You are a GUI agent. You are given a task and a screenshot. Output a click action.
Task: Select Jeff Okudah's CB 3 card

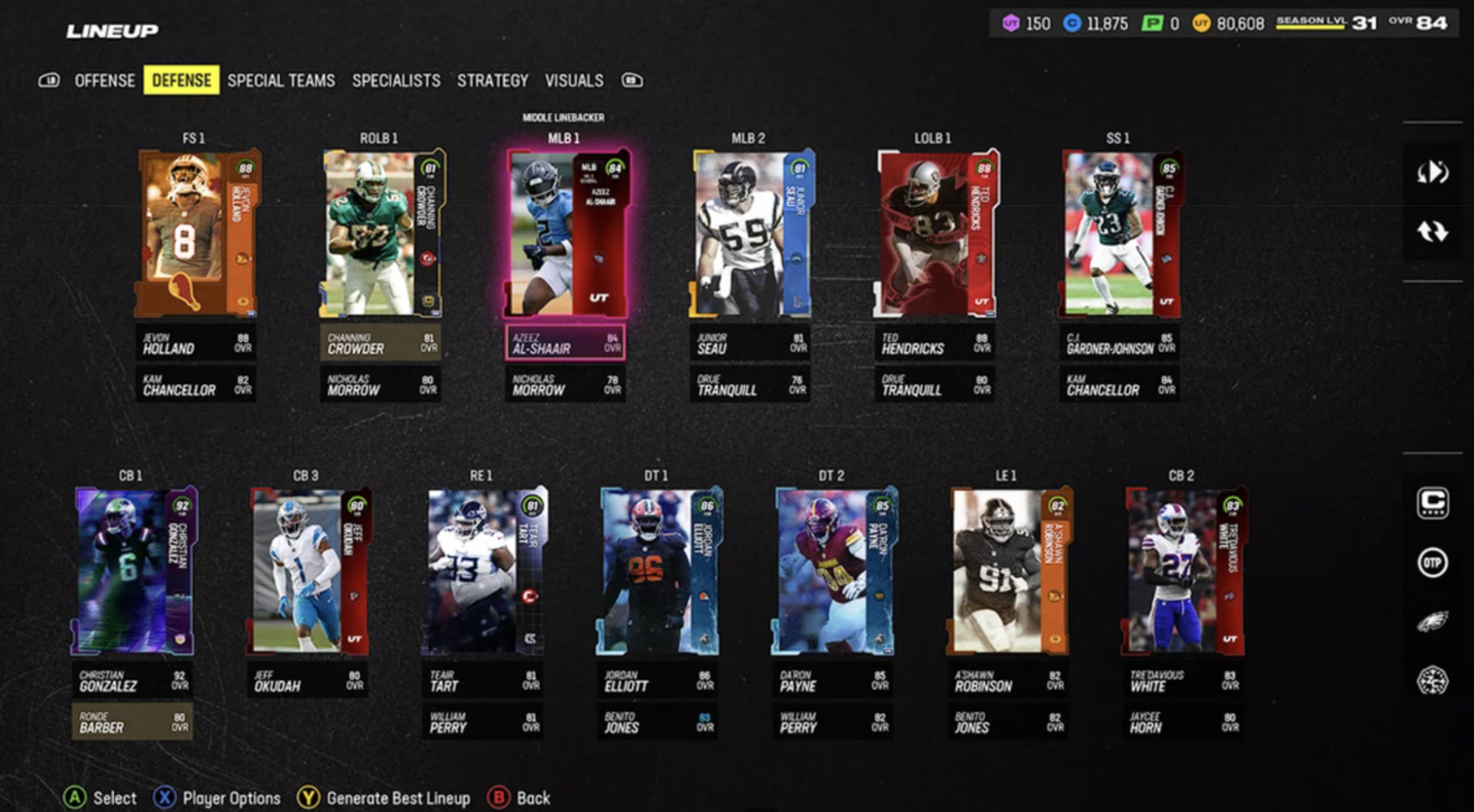coord(309,571)
